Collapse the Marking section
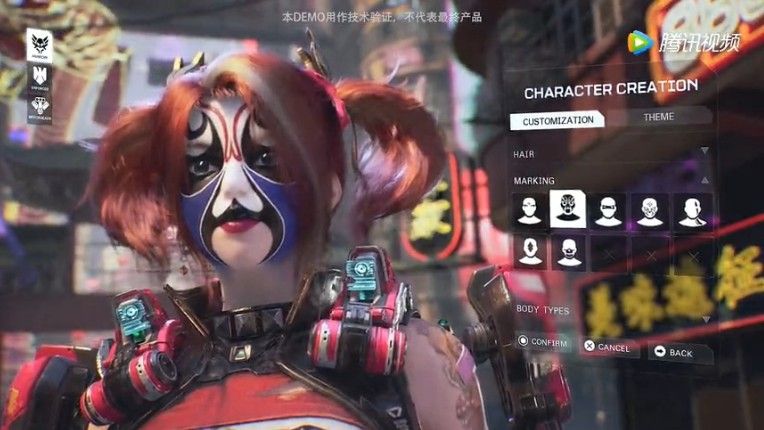 [705, 179]
